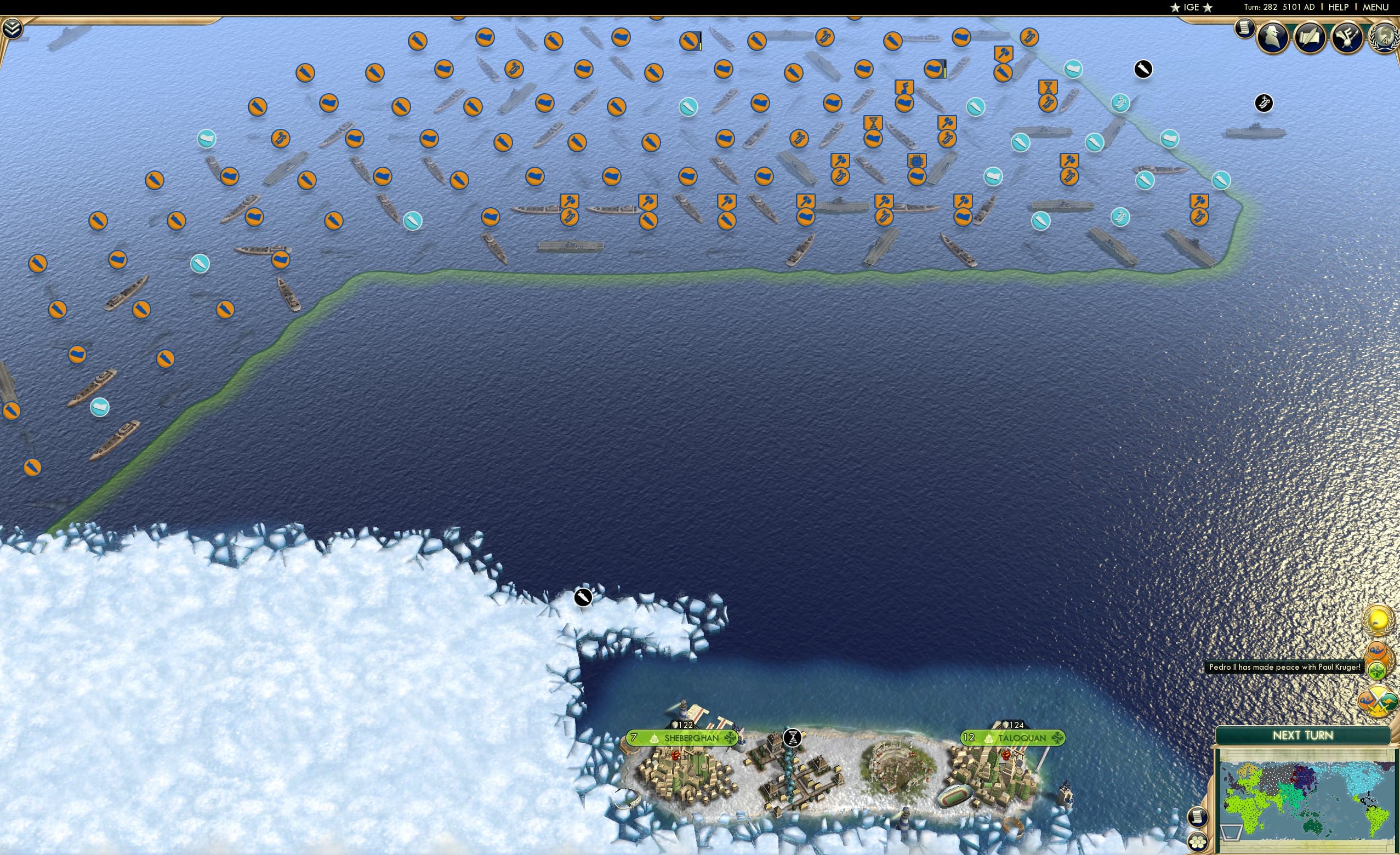Expand the double-chevron panel top left
The image size is (1400, 855).
12,30
